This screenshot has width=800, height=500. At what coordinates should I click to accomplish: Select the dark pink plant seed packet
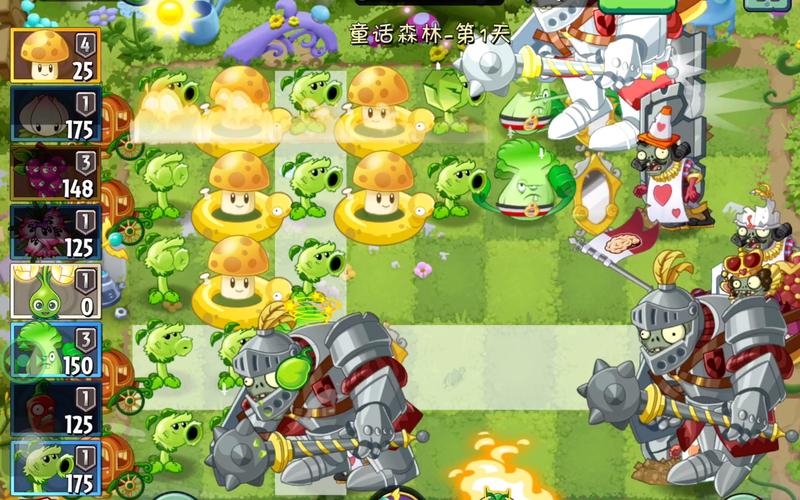point(56,232)
